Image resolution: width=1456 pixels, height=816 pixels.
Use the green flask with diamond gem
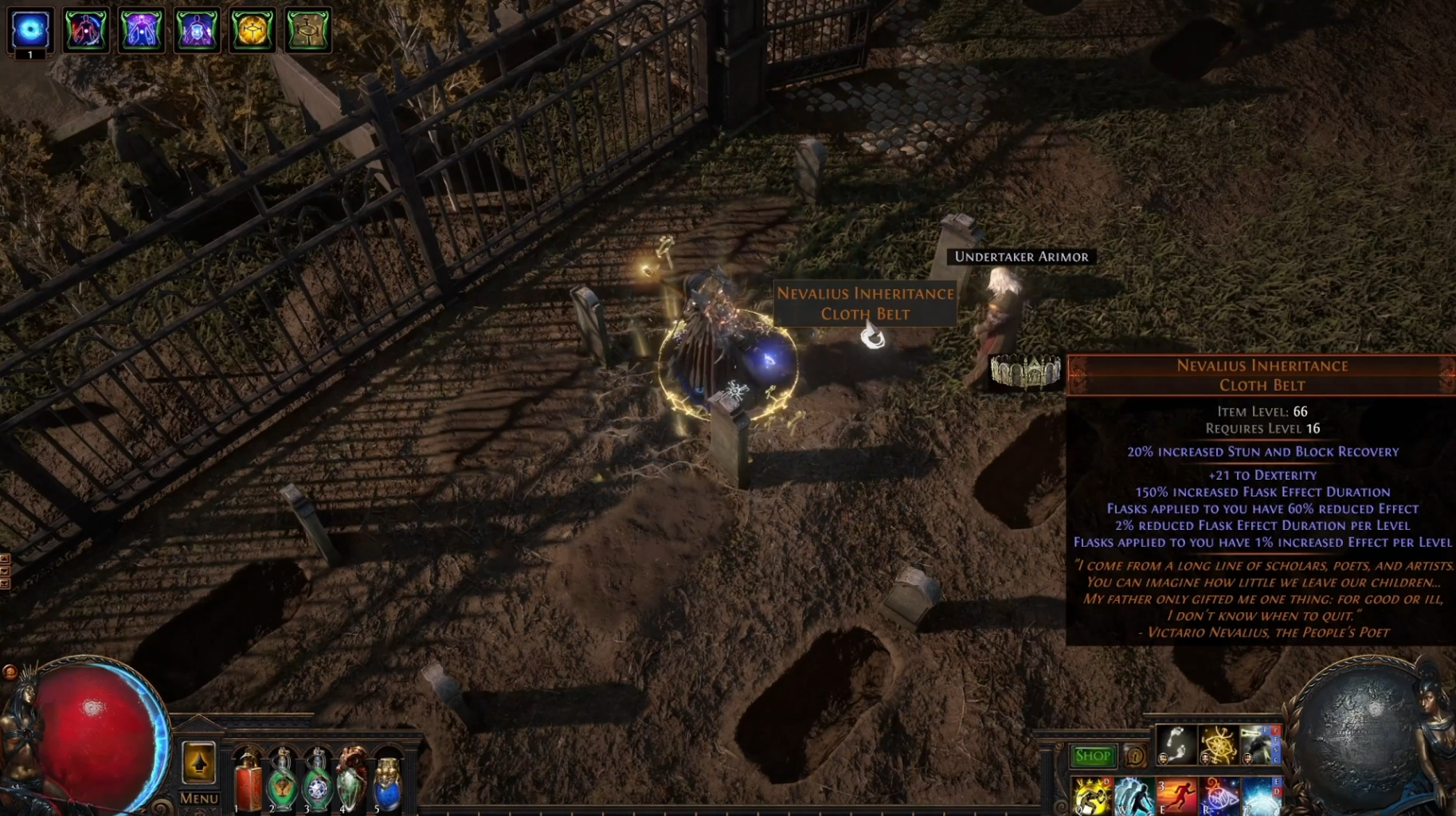pyautogui.click(x=317, y=783)
